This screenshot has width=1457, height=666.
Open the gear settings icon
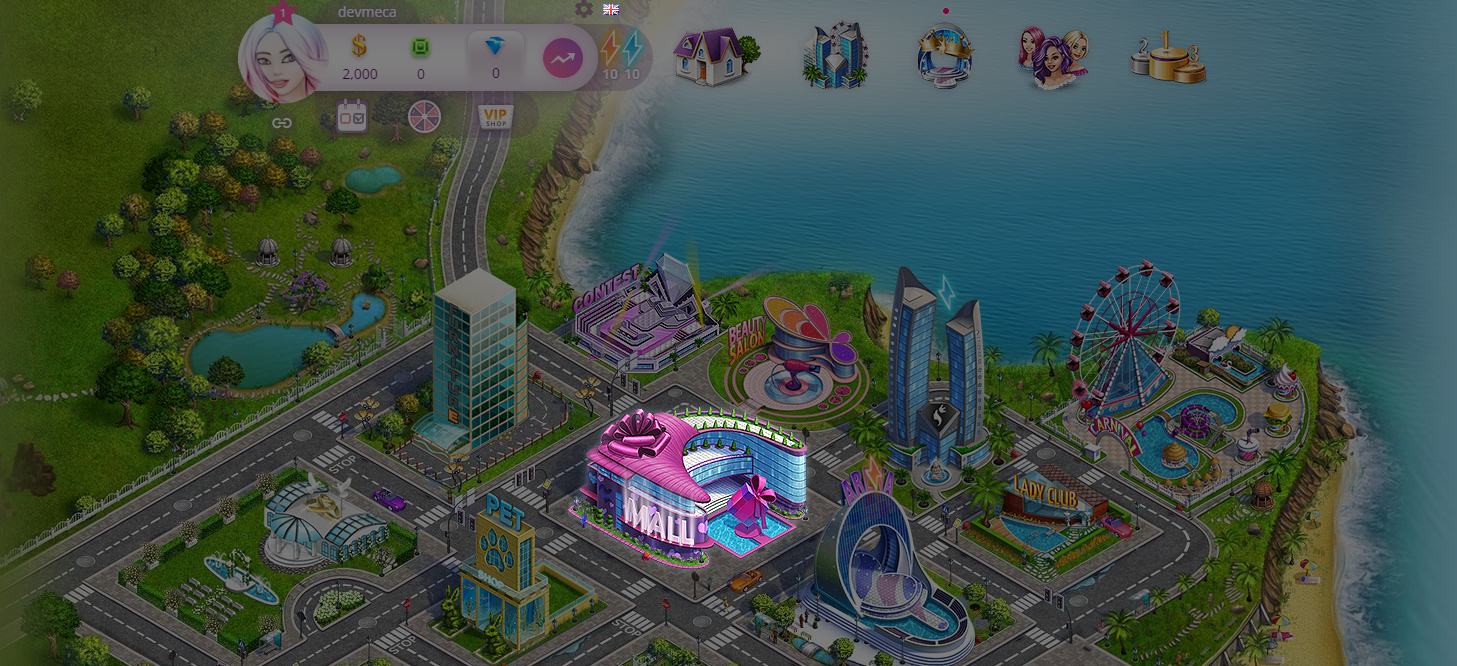584,9
